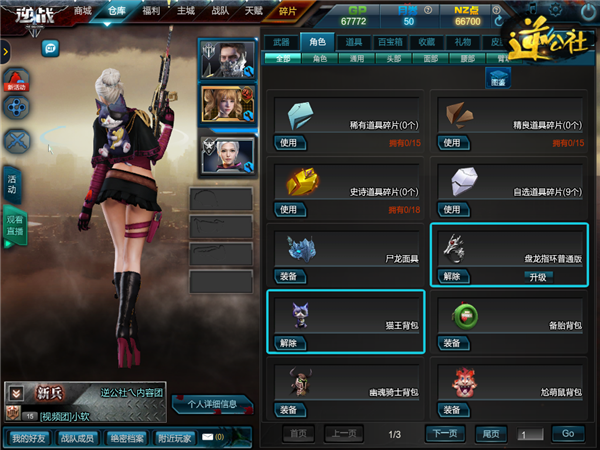Open 个人详细信息 personal details
The width and height of the screenshot is (600, 450).
[213, 405]
